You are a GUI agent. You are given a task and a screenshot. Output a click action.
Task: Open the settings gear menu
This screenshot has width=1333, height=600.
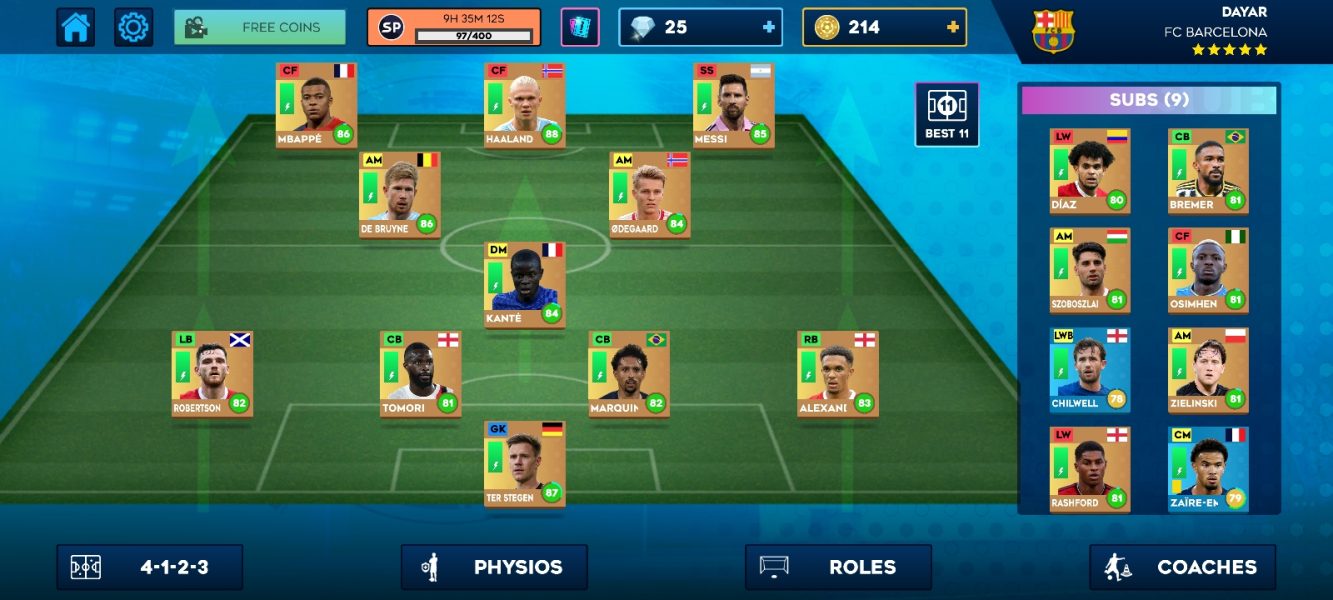coord(133,28)
